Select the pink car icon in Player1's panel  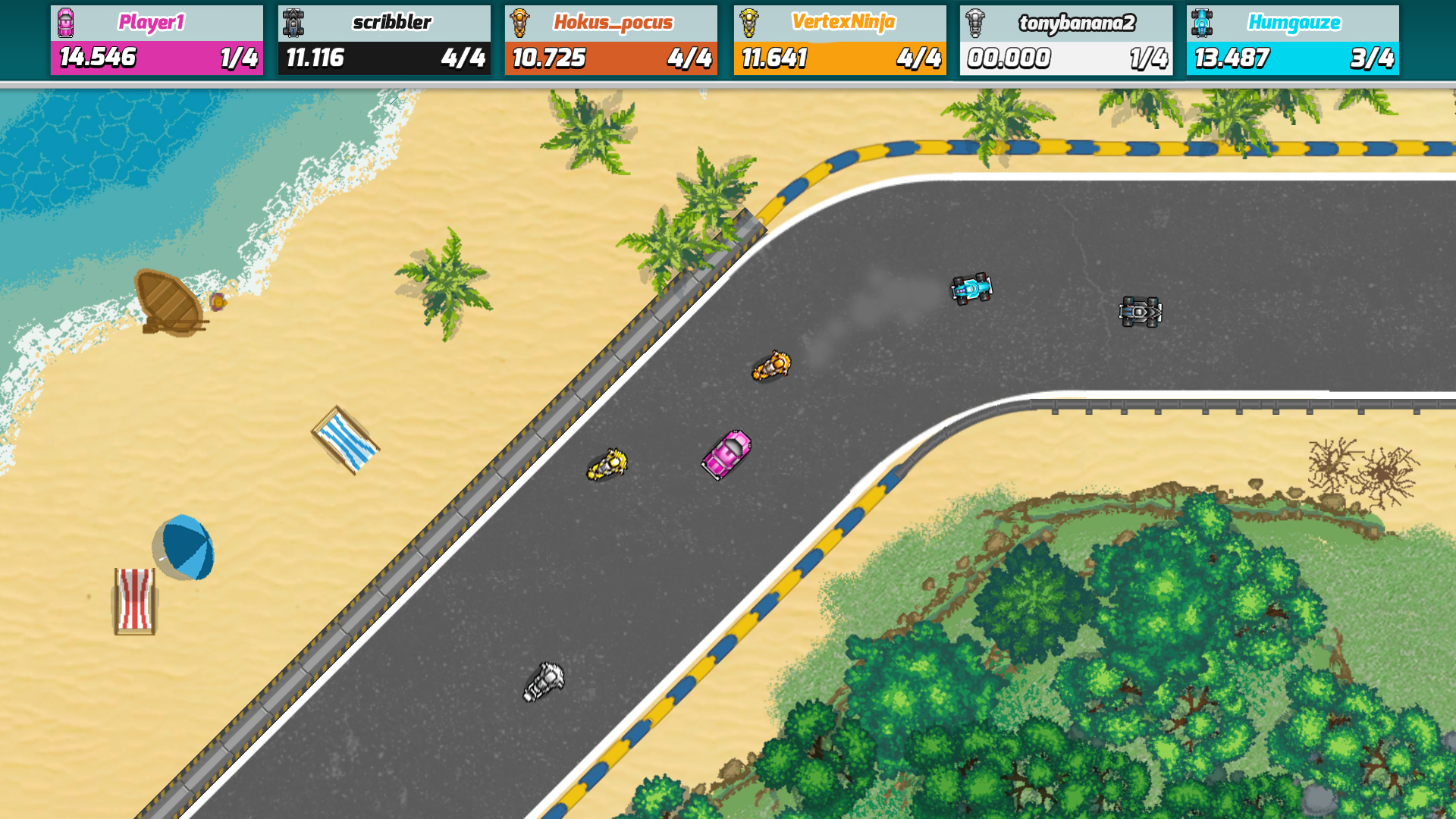pyautogui.click(x=67, y=22)
